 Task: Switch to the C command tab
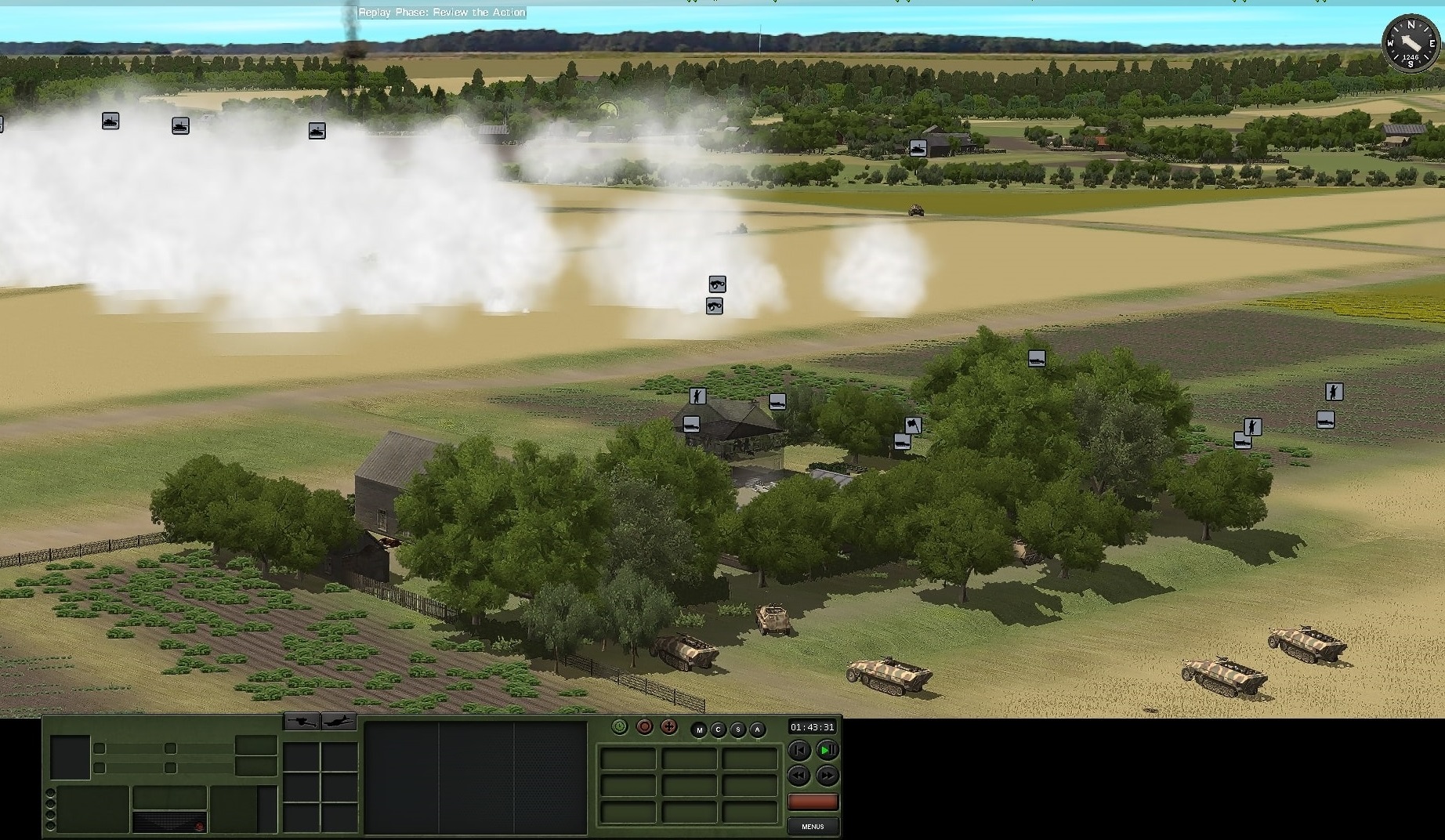pos(719,730)
